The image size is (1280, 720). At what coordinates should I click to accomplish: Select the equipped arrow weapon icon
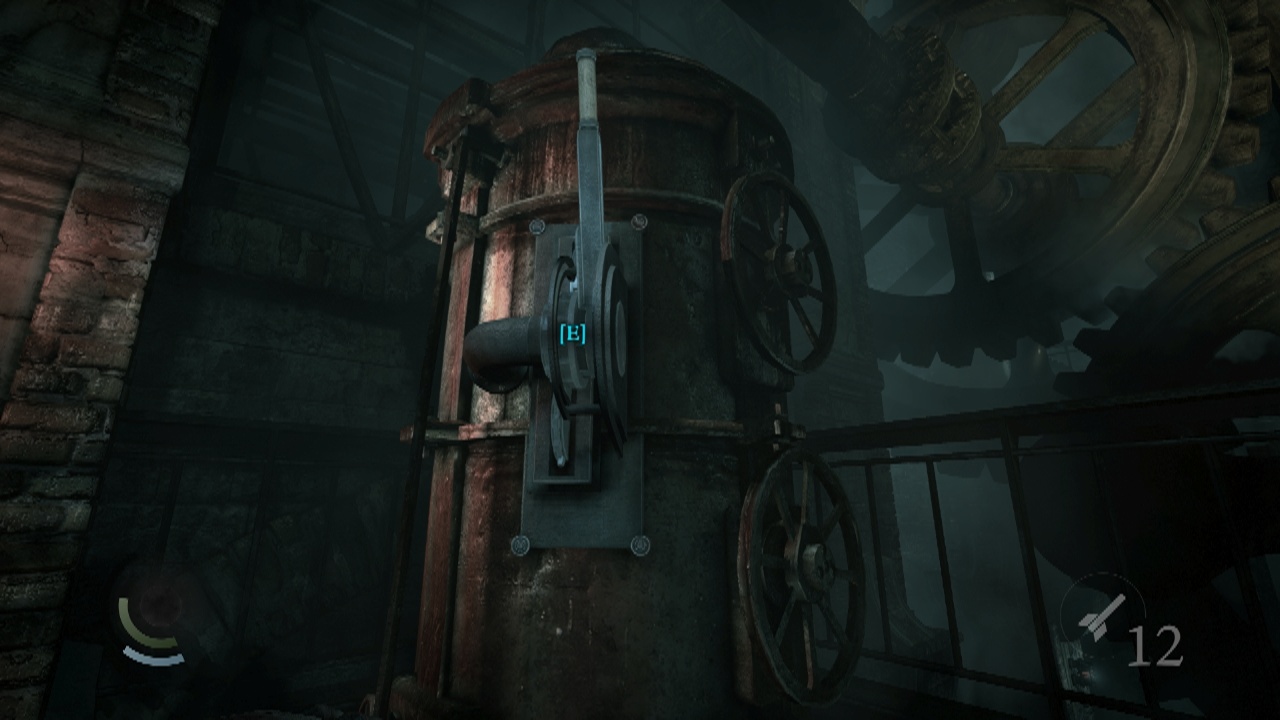click(1103, 615)
